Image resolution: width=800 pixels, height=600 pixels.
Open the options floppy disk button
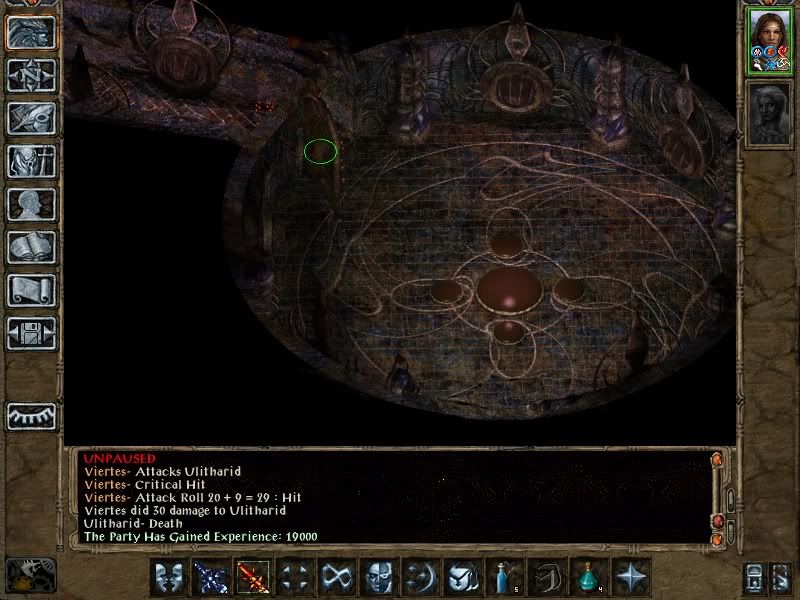(x=31, y=333)
